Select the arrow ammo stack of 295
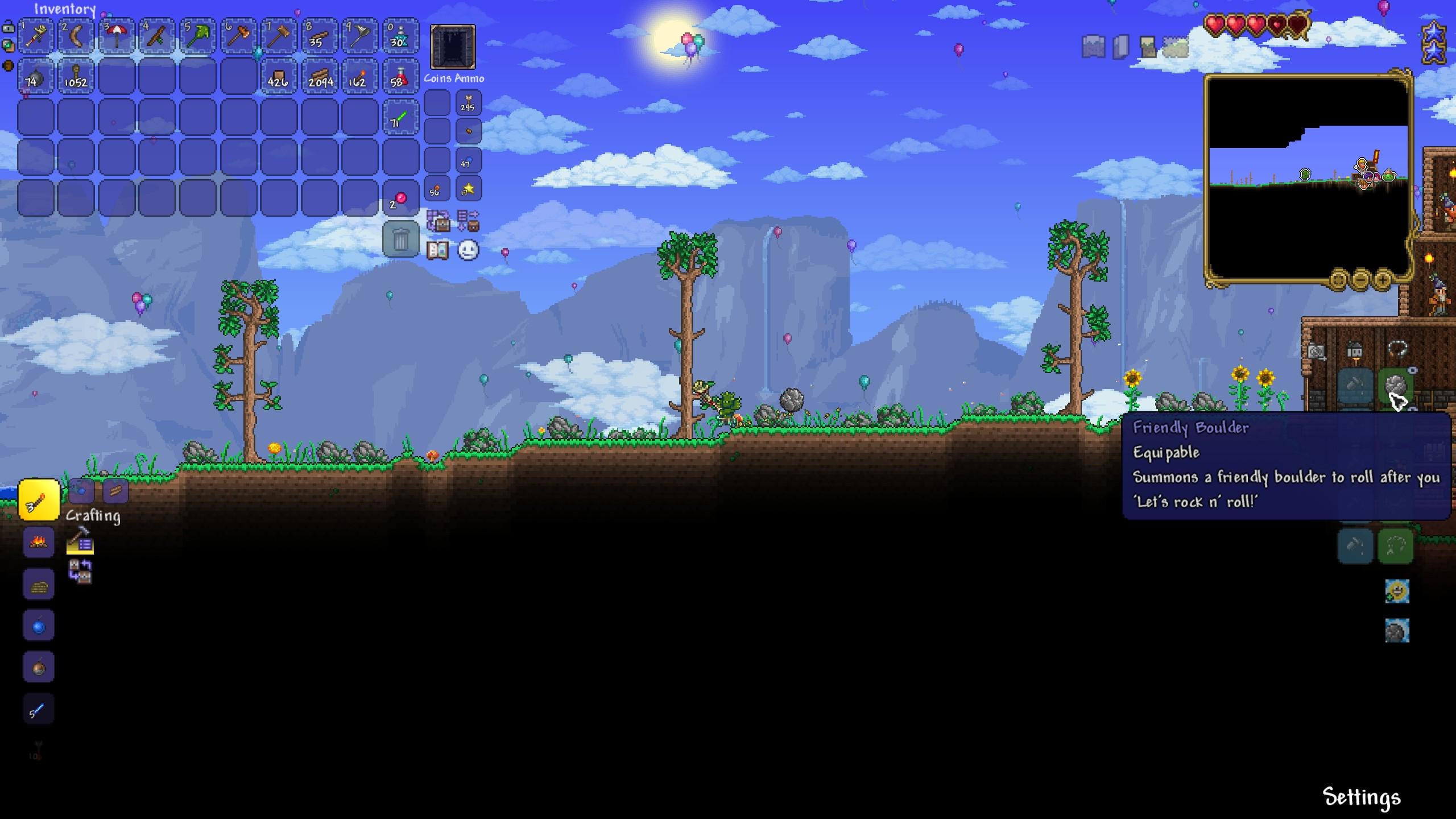Screen dimensions: 1456x819 (468, 104)
